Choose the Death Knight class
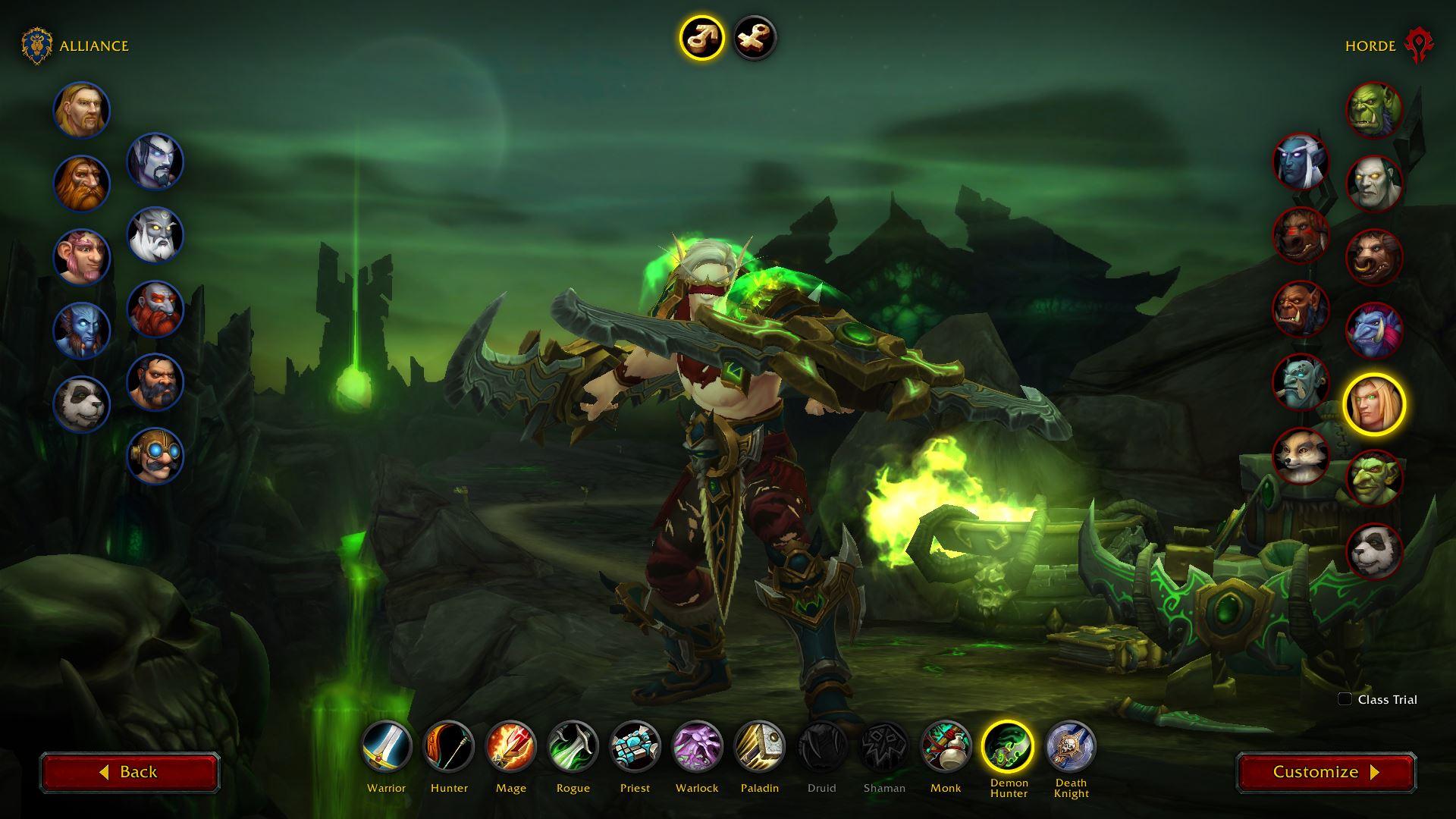 click(x=1071, y=746)
